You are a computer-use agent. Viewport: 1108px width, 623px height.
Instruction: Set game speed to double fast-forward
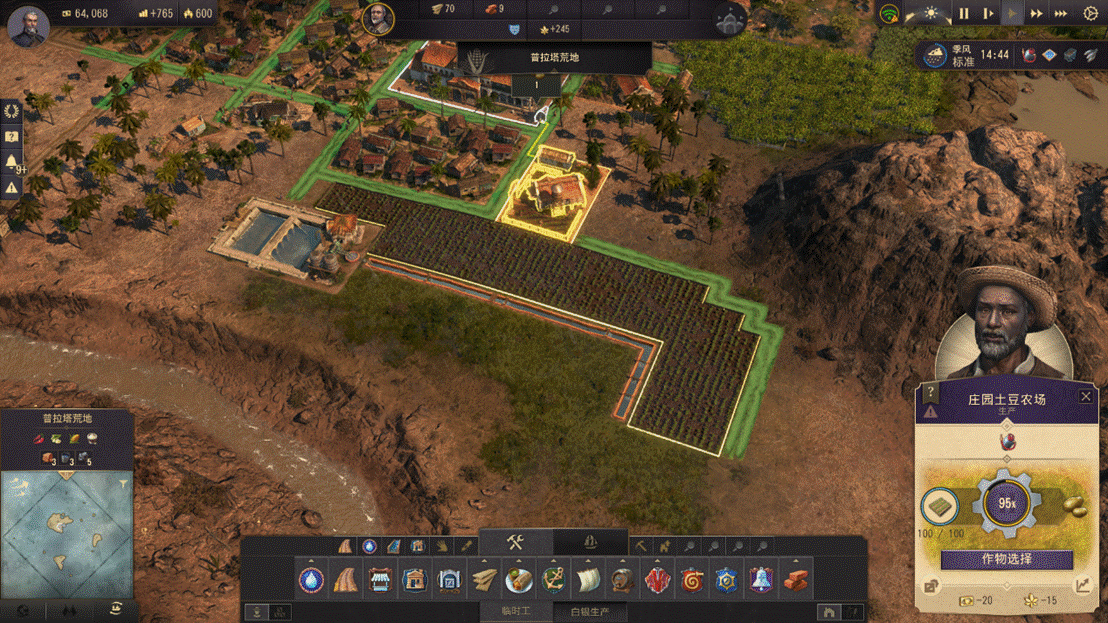pyautogui.click(x=1037, y=14)
